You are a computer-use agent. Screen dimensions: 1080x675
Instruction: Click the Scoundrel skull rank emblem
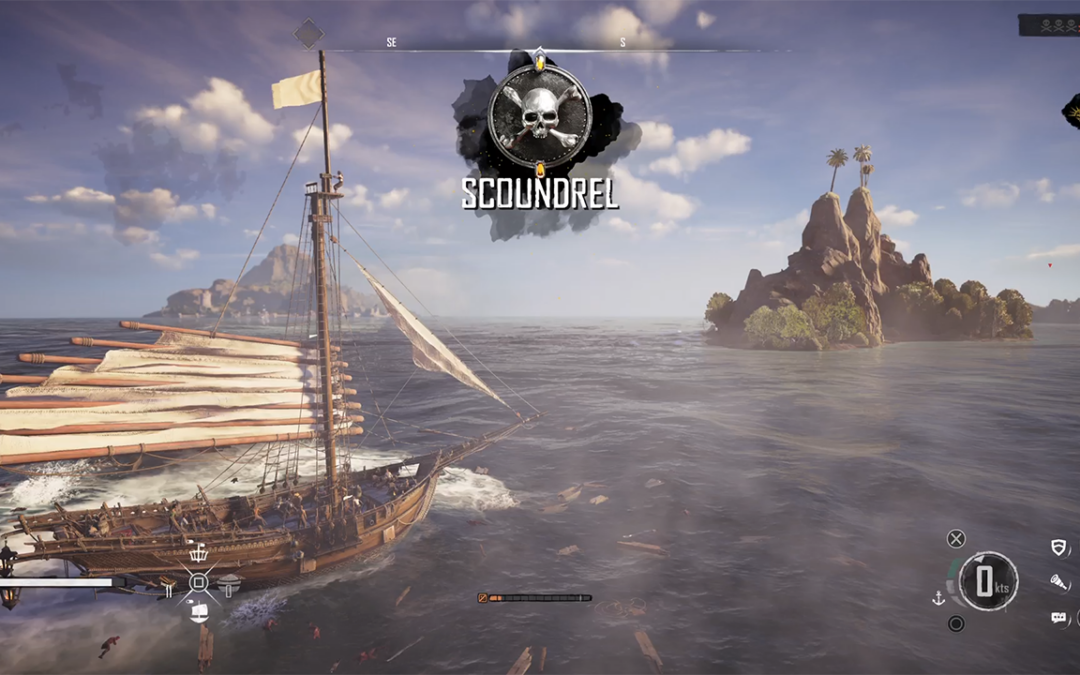540,116
